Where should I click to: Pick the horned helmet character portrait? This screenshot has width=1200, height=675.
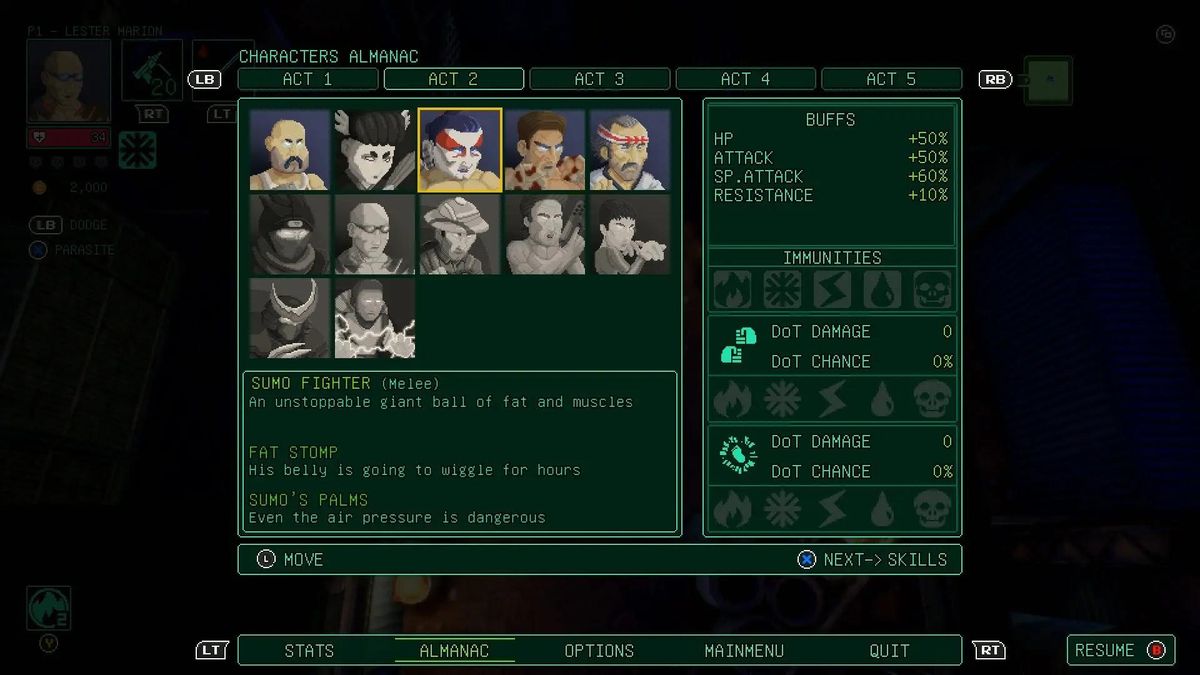[x=290, y=318]
